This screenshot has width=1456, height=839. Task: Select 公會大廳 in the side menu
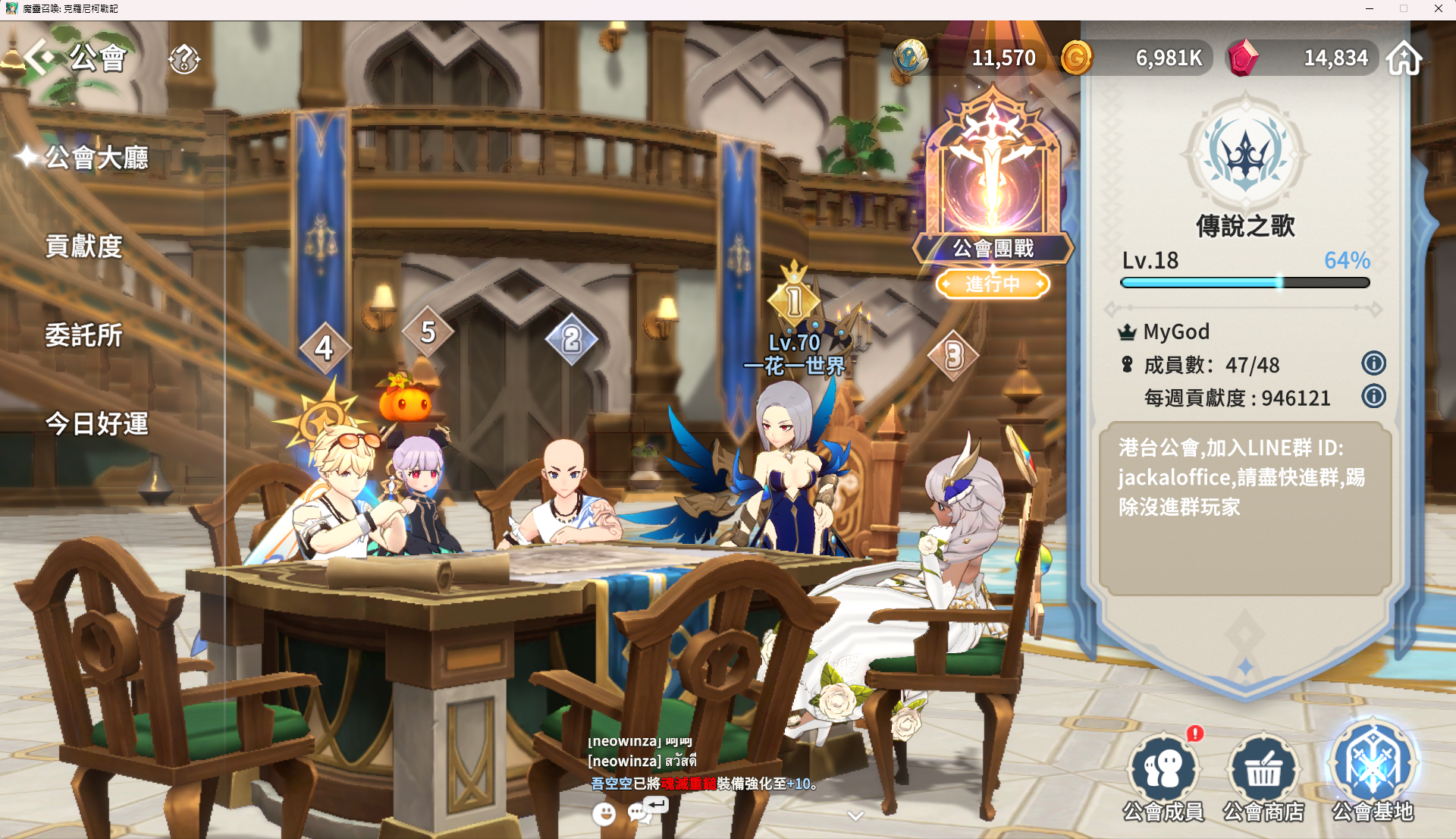coord(96,158)
